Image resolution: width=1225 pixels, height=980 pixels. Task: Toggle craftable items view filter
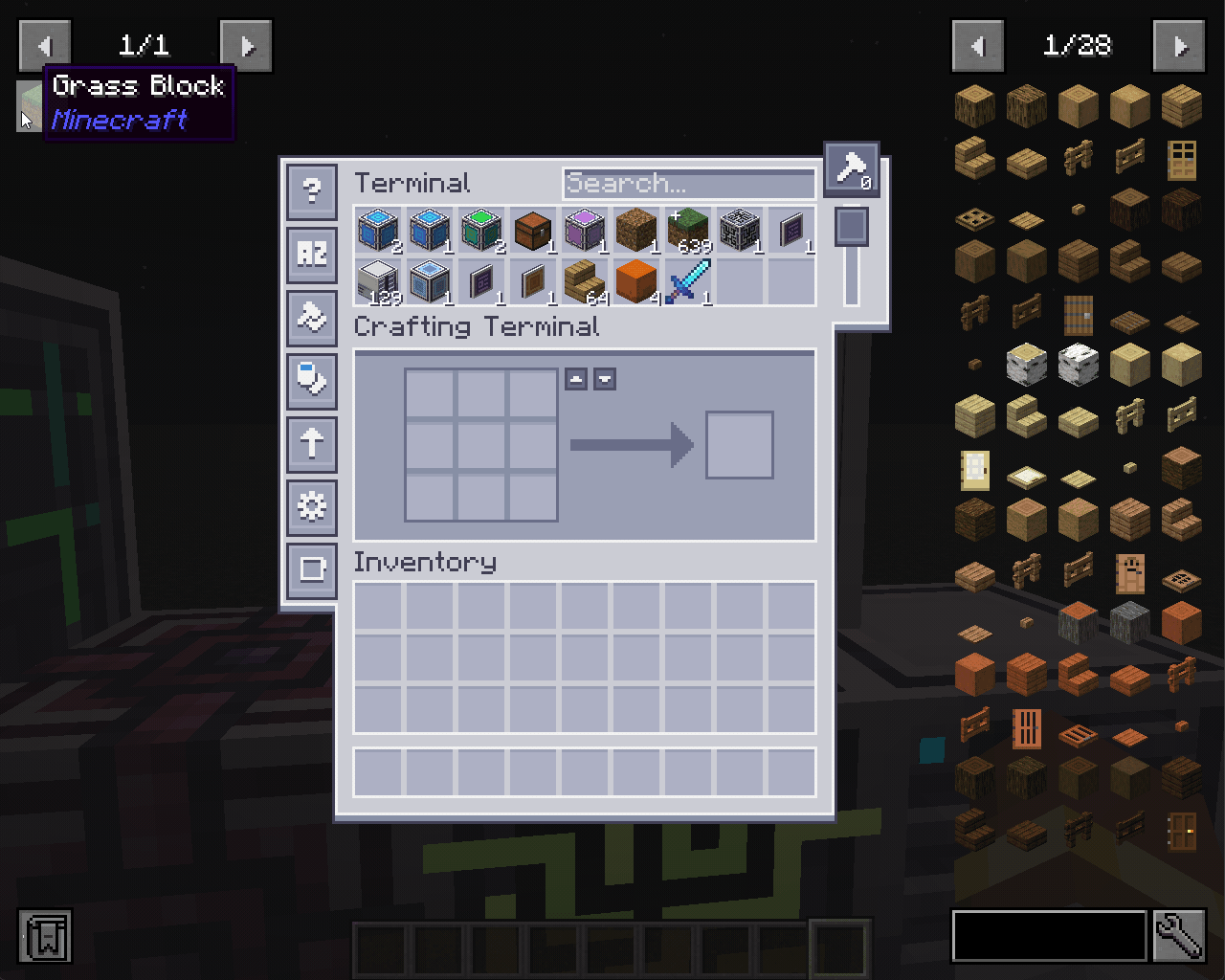[x=311, y=380]
